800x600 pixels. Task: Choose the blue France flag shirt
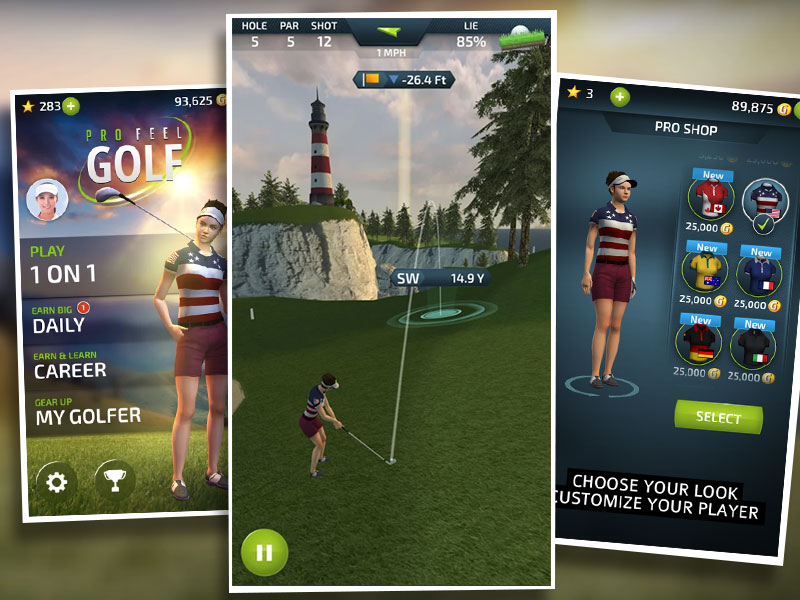pos(761,273)
